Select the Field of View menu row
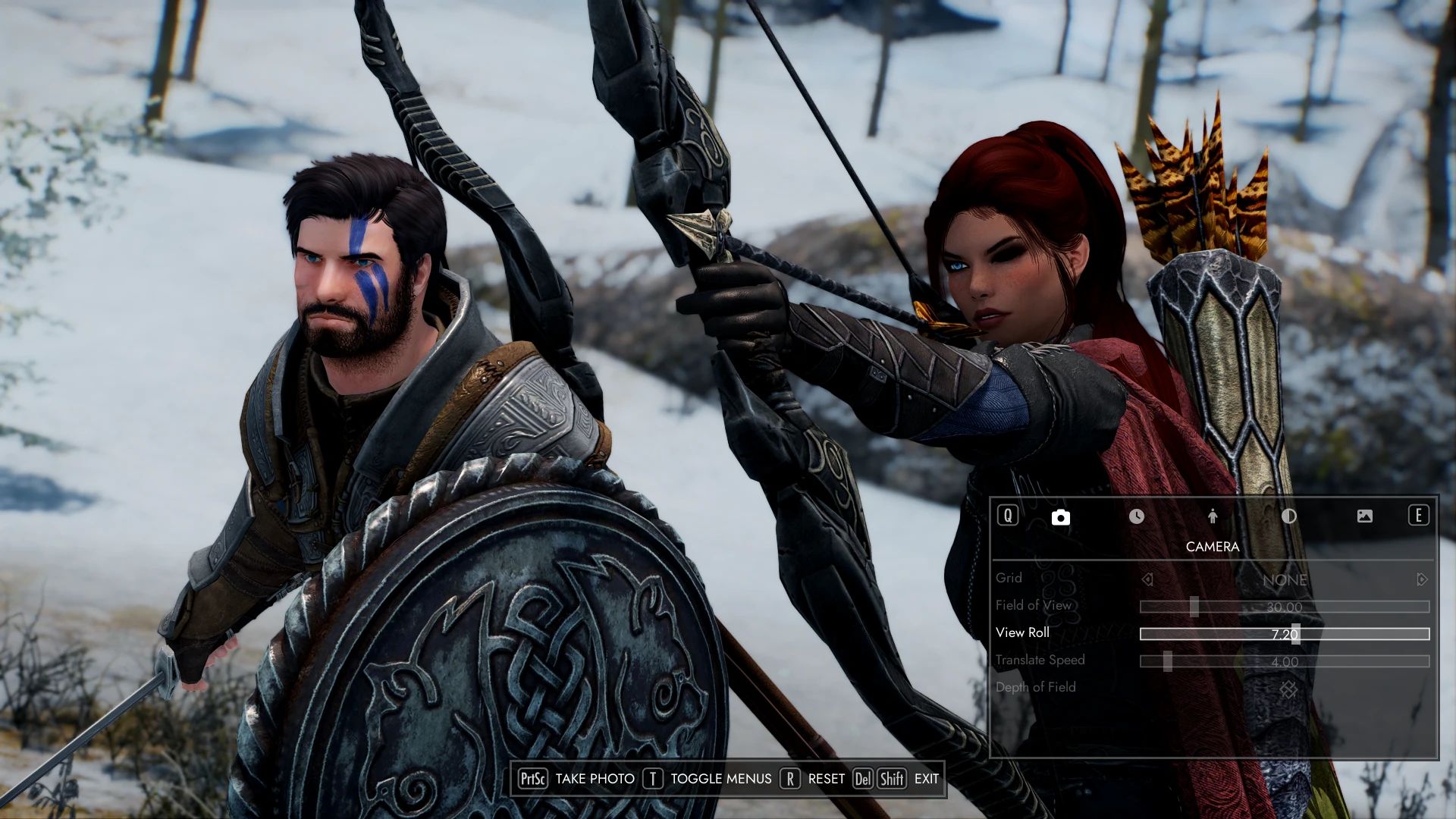 [x=1033, y=605]
